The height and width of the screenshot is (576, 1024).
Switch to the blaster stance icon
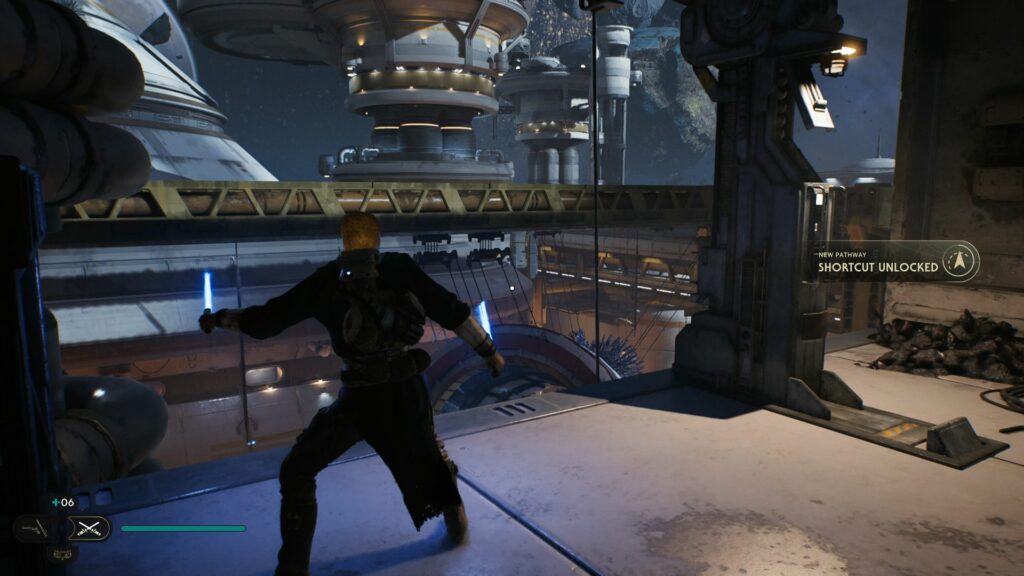pos(34,528)
